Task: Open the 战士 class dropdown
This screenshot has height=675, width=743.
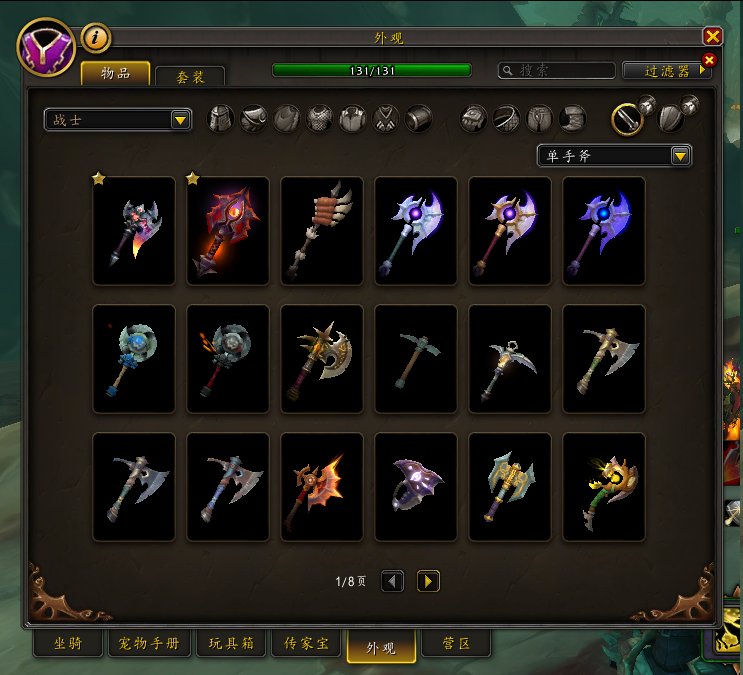Action: click(x=118, y=120)
